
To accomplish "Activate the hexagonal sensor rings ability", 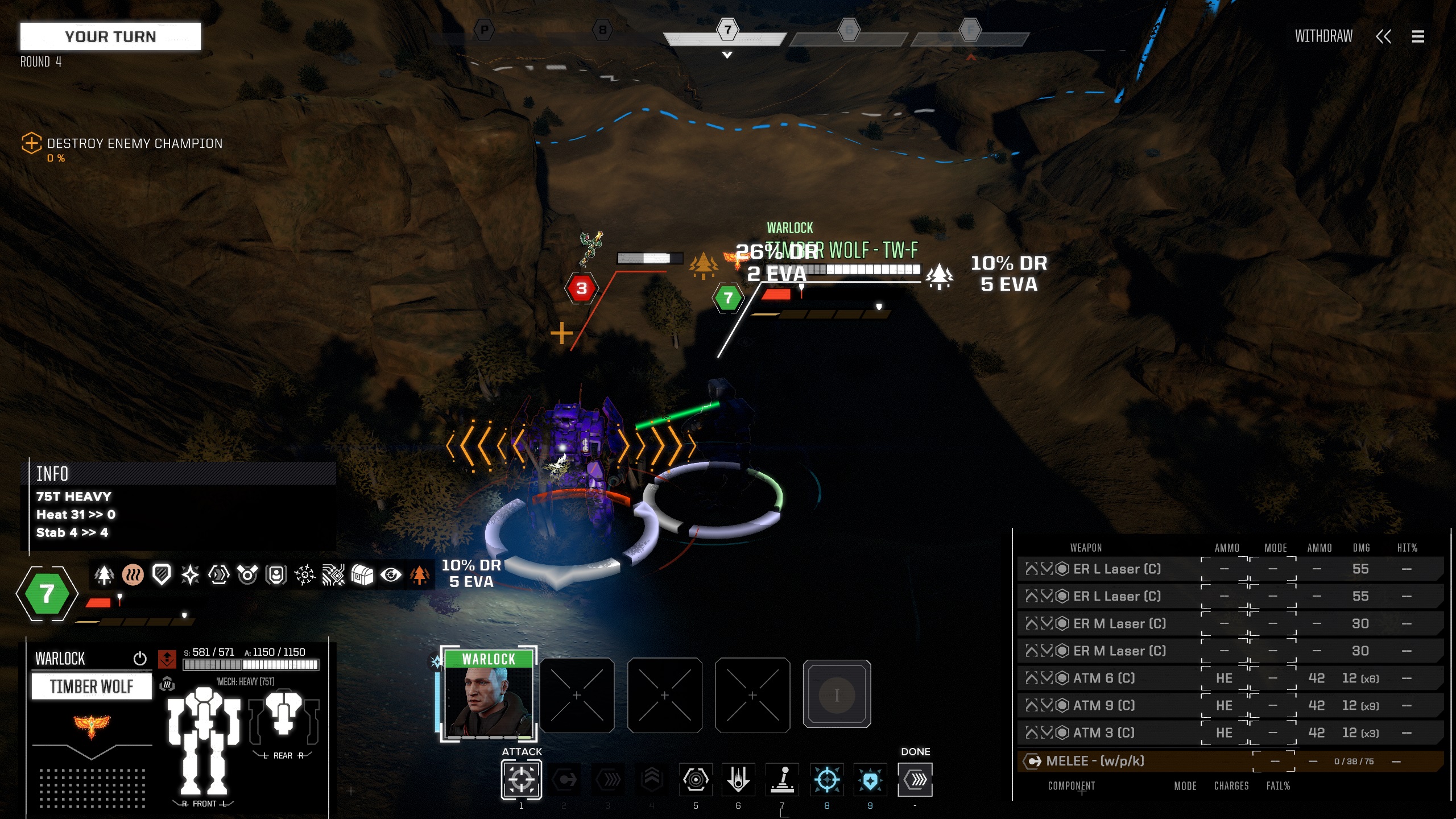I will tap(695, 779).
